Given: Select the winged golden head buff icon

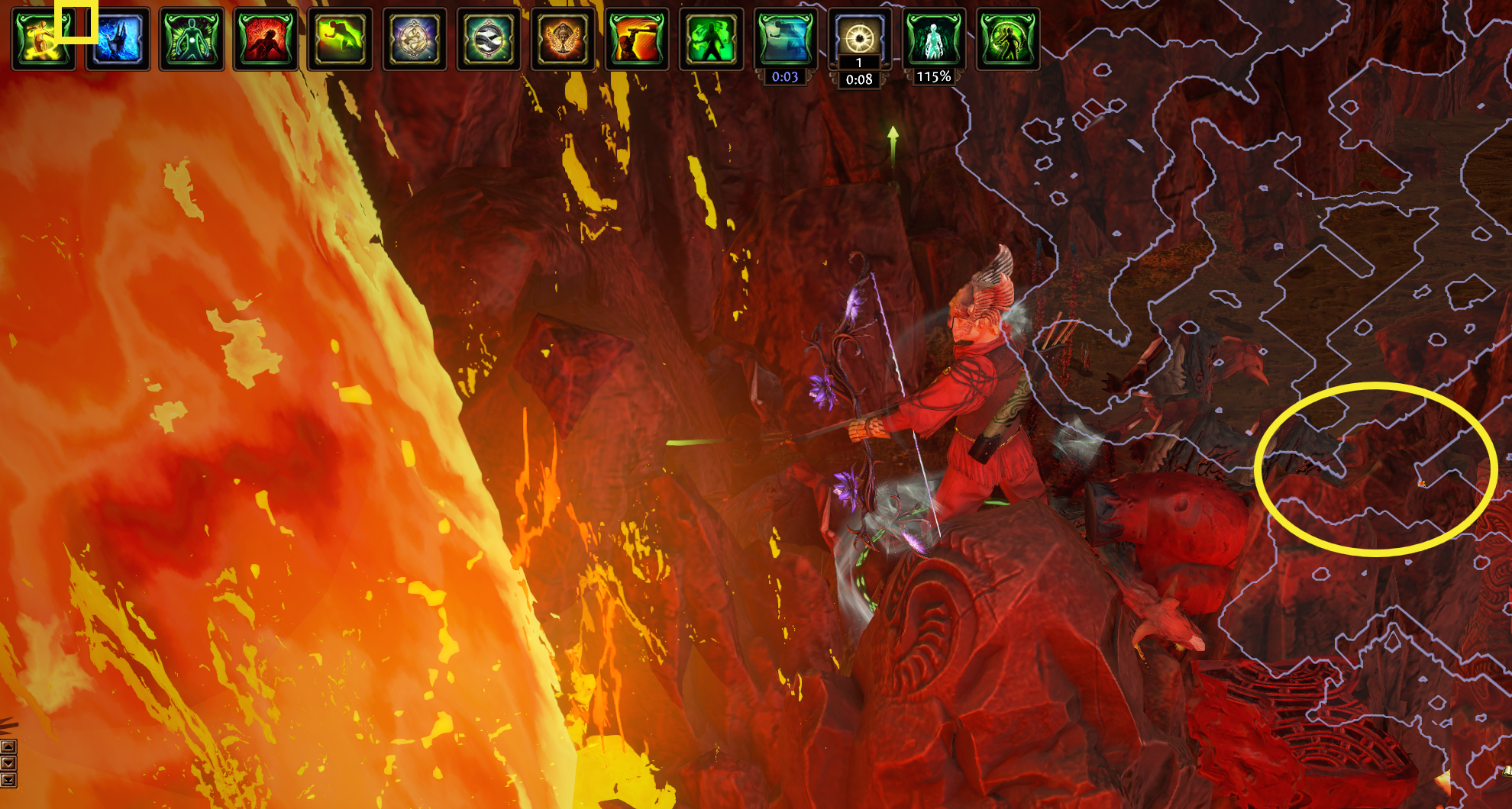Looking at the screenshot, I should 563,39.
